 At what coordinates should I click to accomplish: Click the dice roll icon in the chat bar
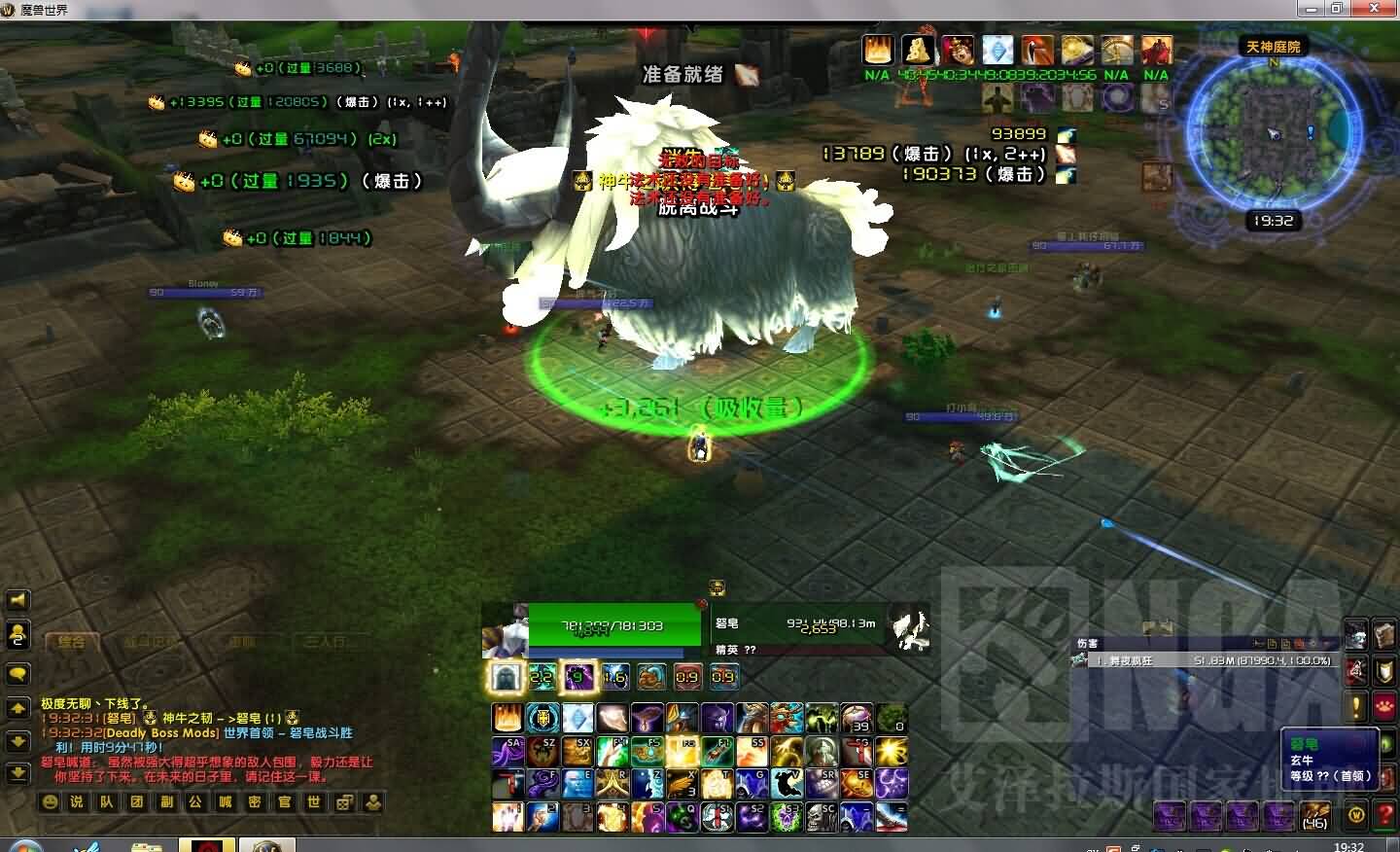(x=344, y=802)
